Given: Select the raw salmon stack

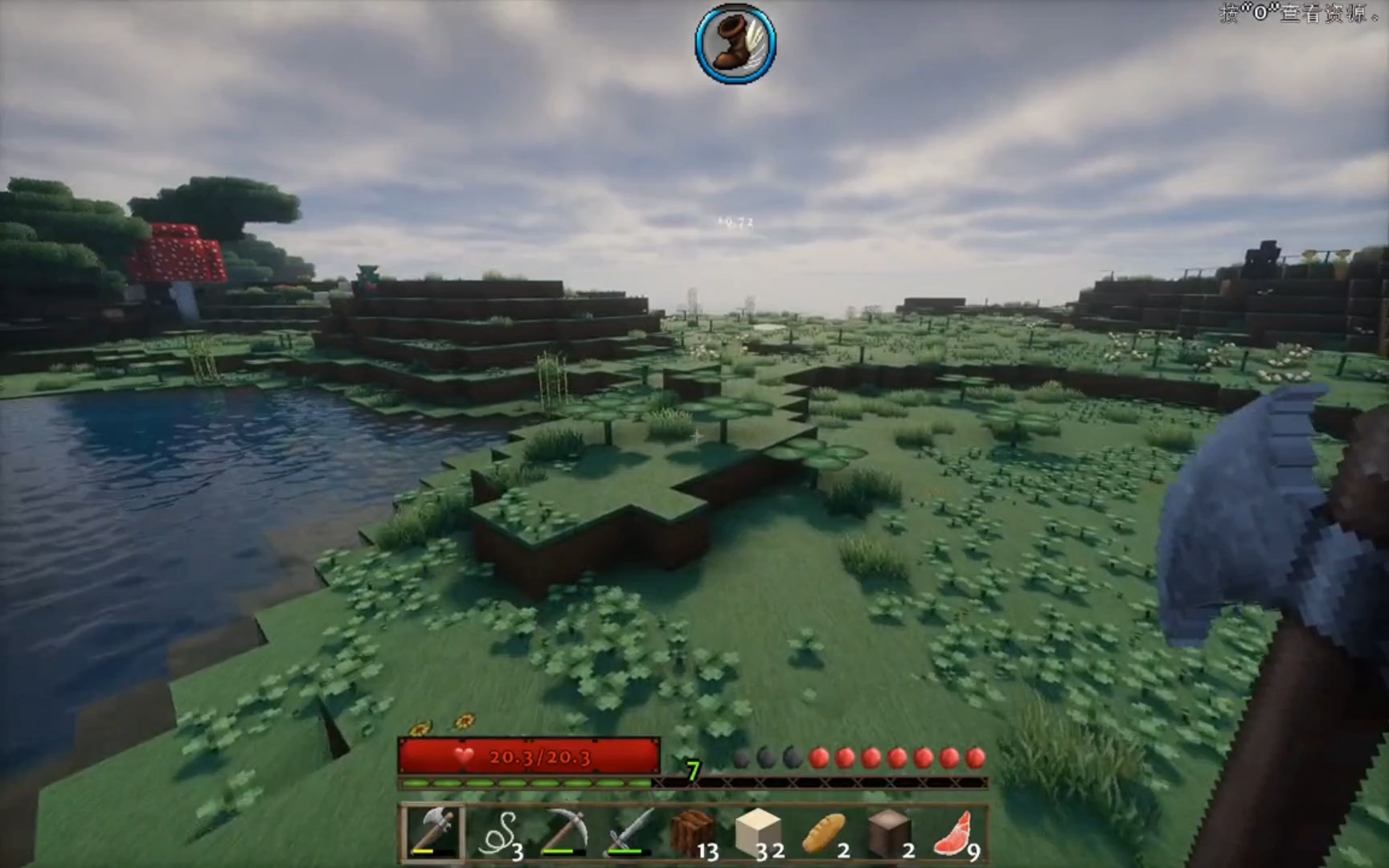Looking at the screenshot, I should pyautogui.click(x=955, y=833).
